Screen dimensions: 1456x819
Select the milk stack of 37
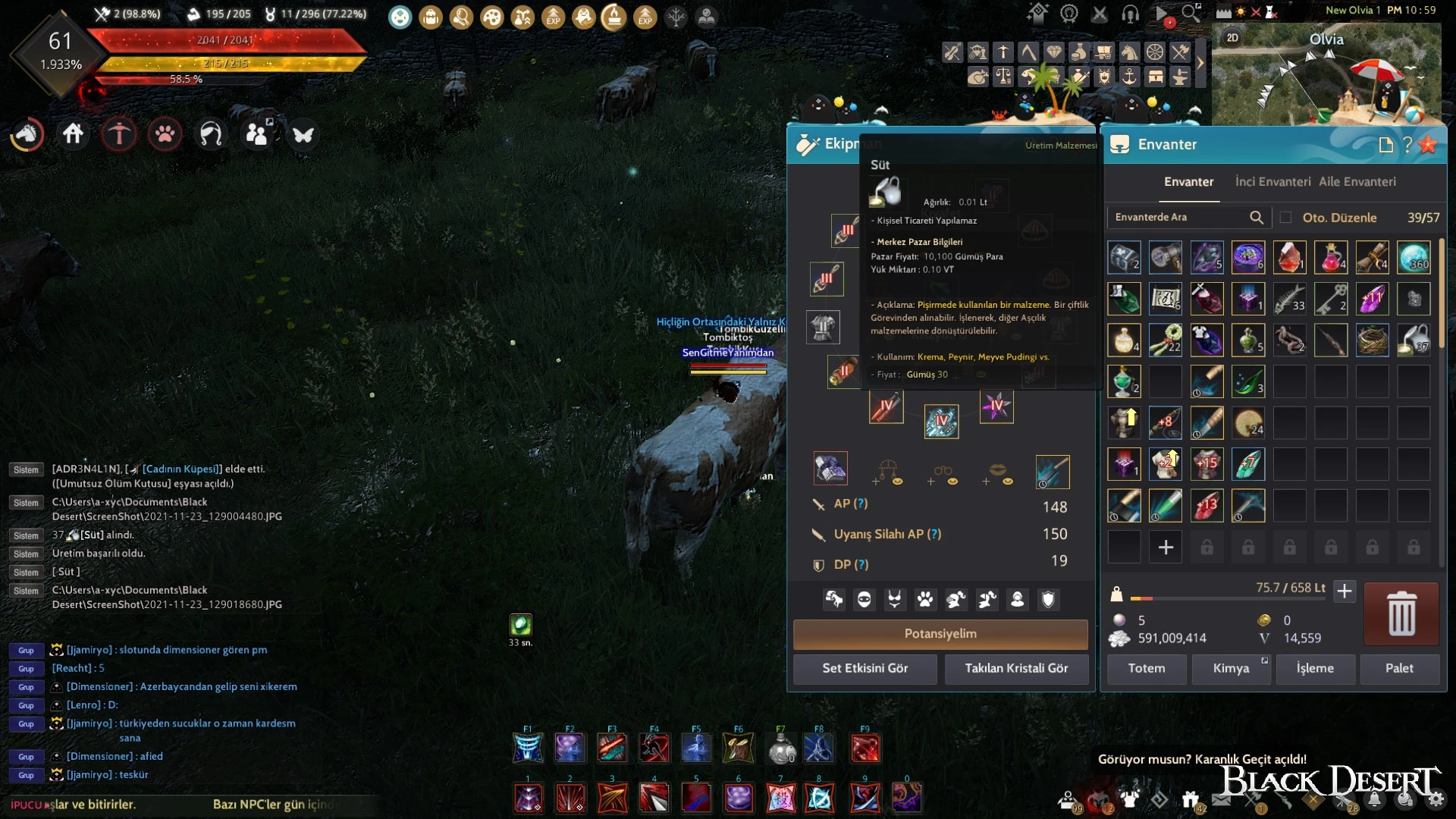tap(1414, 340)
